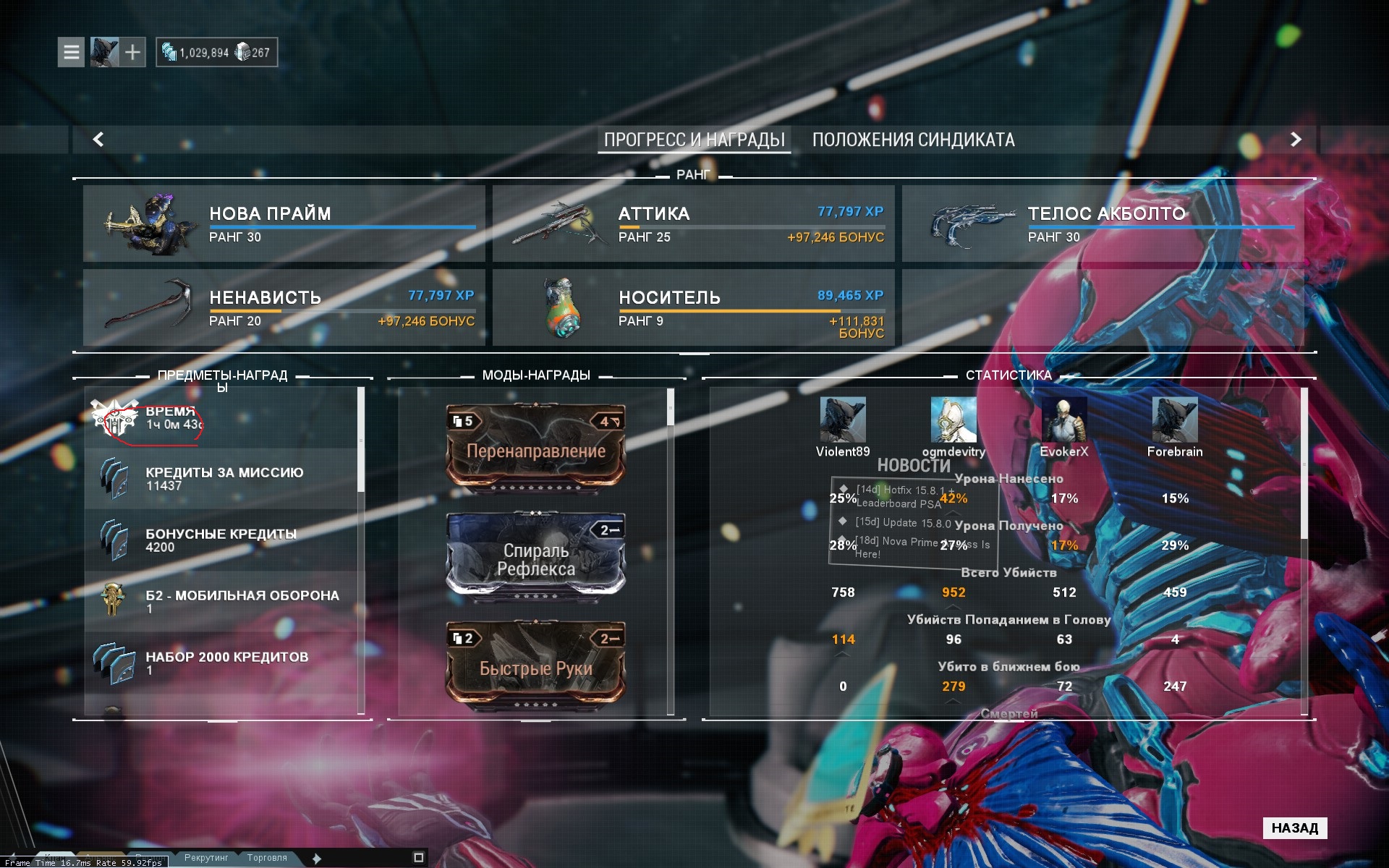Open the Рекрутинг chat tab
Viewport: 1389px width, 868px height.
[206, 858]
